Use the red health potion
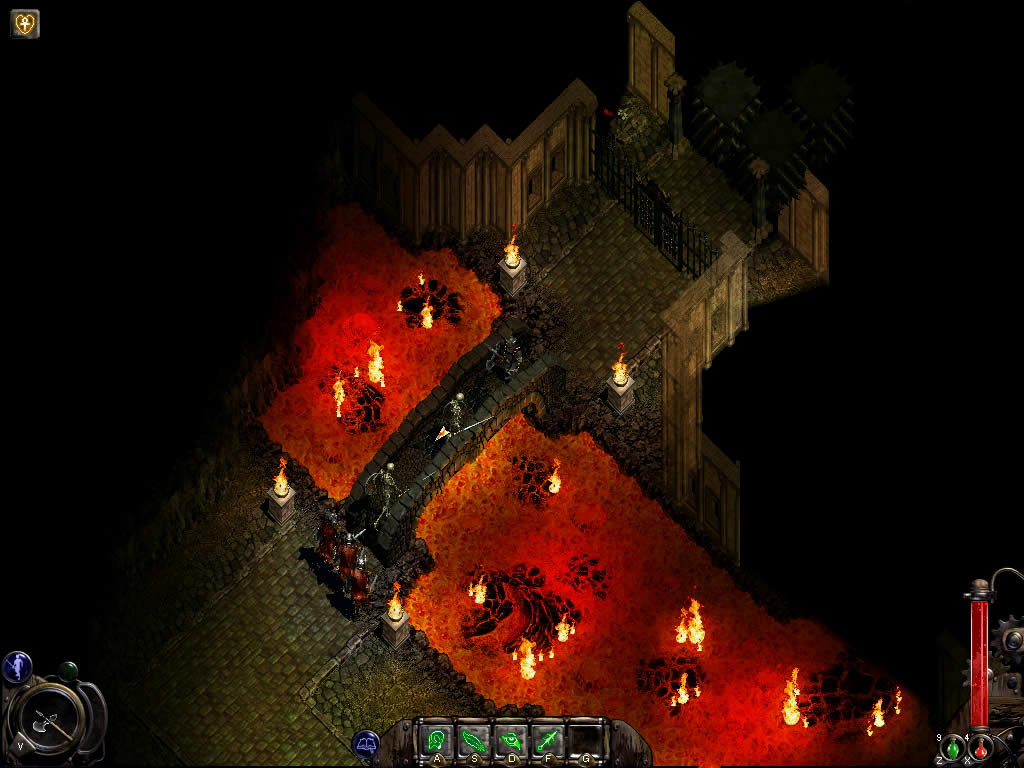Image resolution: width=1024 pixels, height=768 pixels. (x=981, y=747)
